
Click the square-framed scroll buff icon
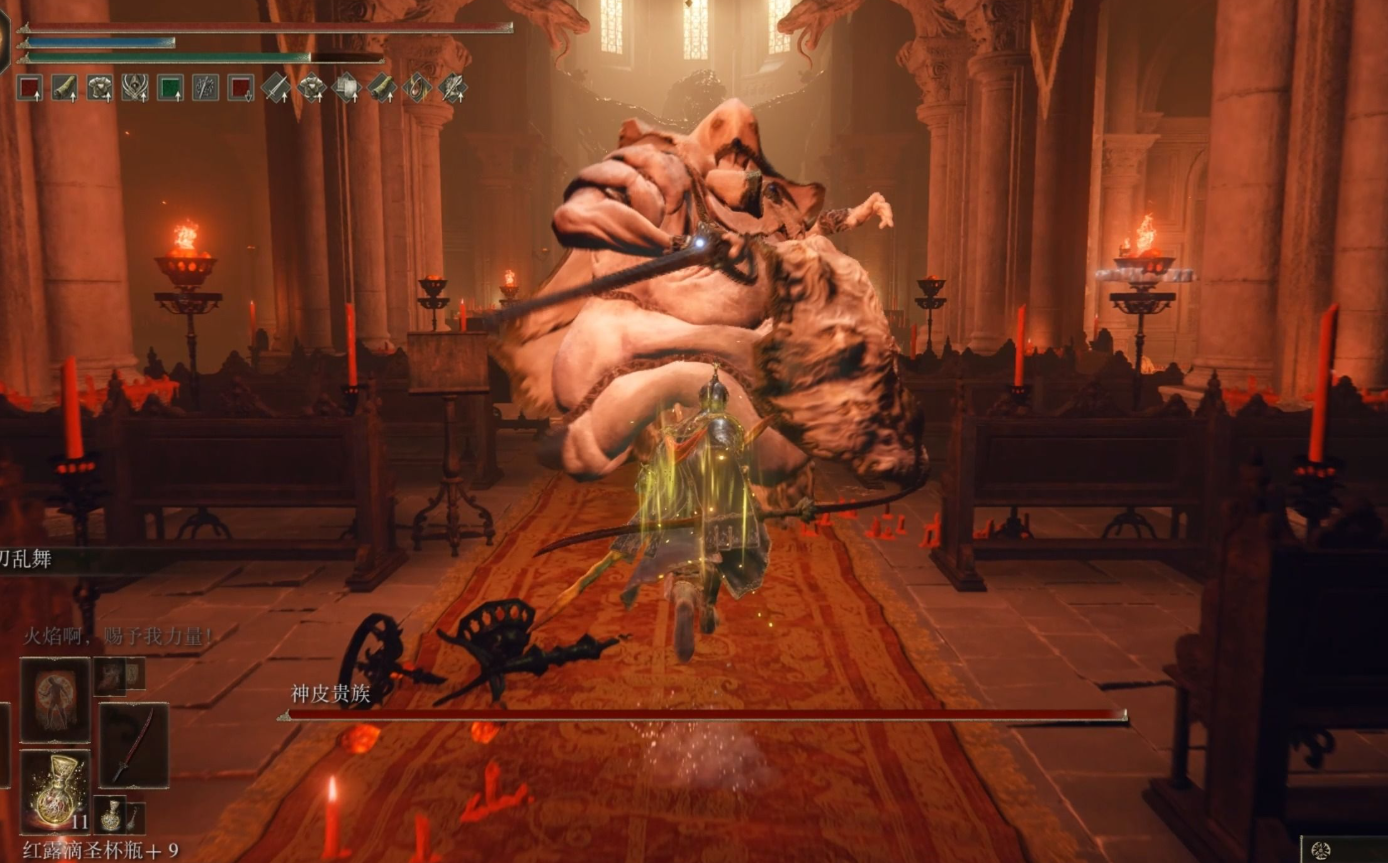[x=65, y=88]
